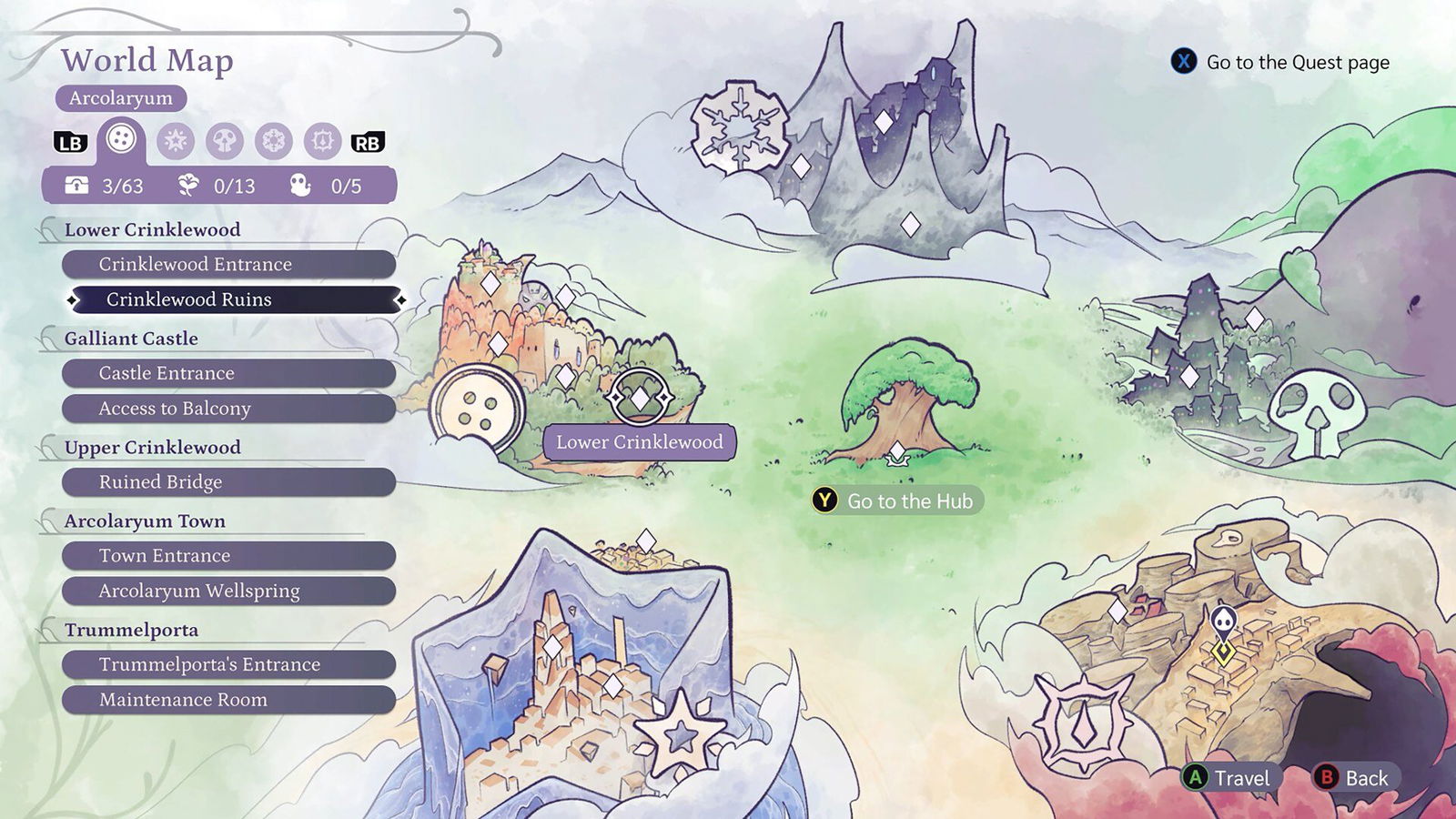Screen dimensions: 1456x819
Task: Choose Town Entrance travel point
Action: [x=228, y=556]
